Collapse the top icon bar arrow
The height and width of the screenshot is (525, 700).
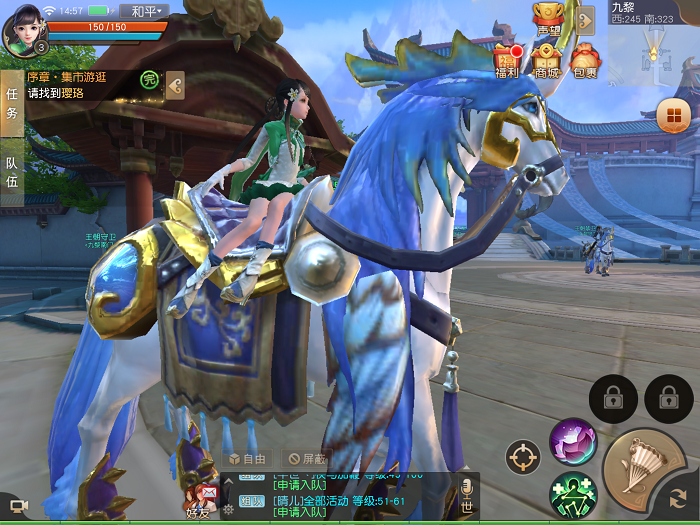pos(585,18)
